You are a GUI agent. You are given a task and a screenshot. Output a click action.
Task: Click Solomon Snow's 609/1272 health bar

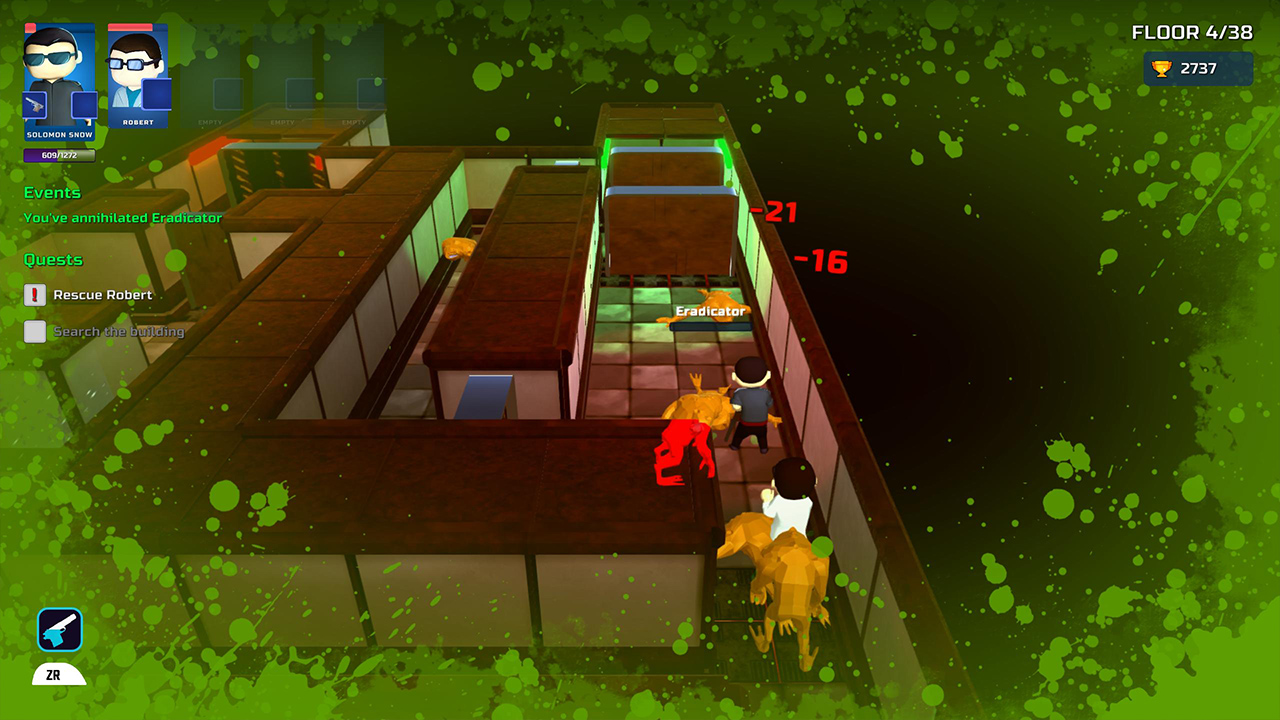pos(58,156)
